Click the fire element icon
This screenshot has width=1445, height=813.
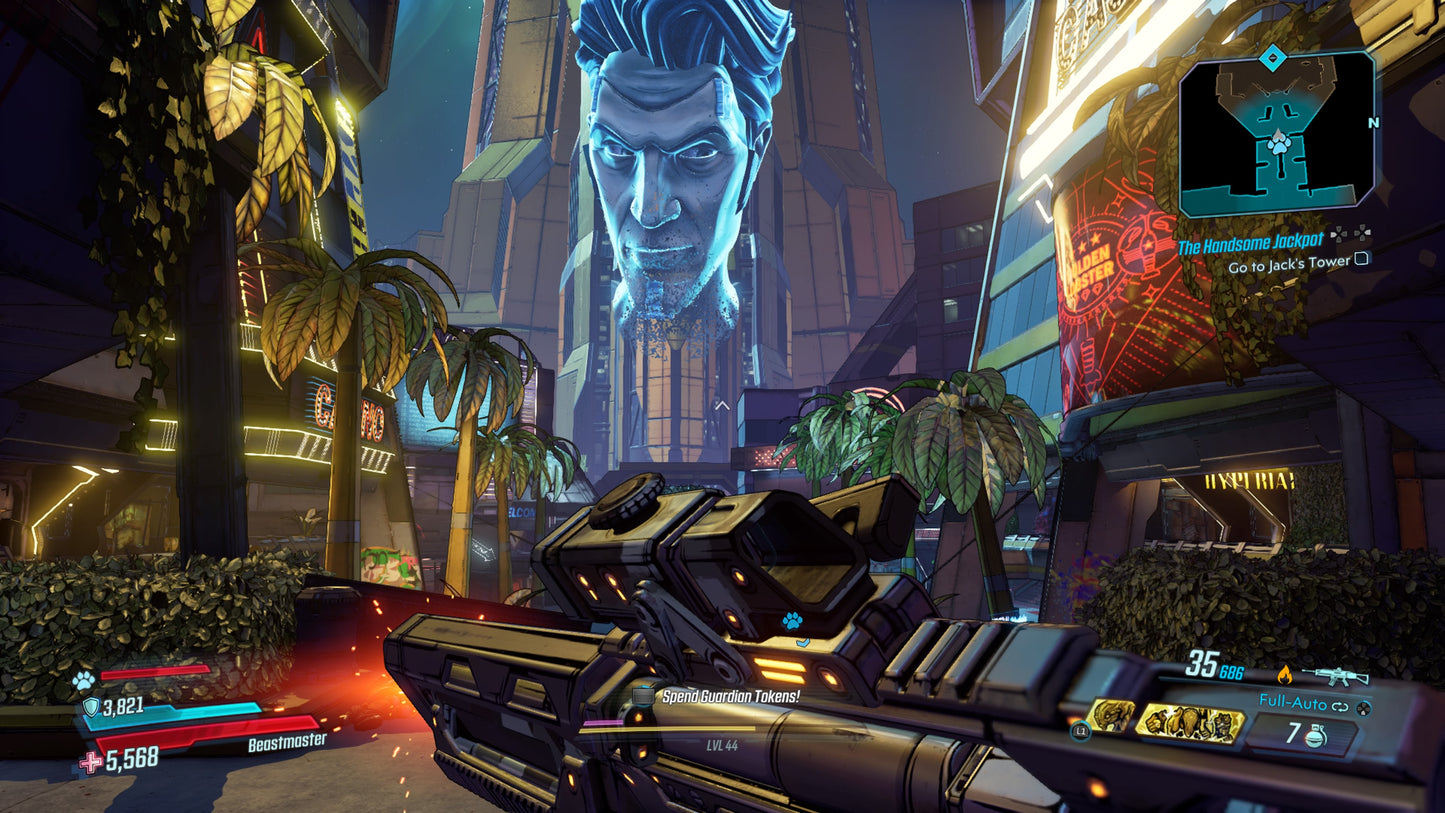[x=1285, y=675]
